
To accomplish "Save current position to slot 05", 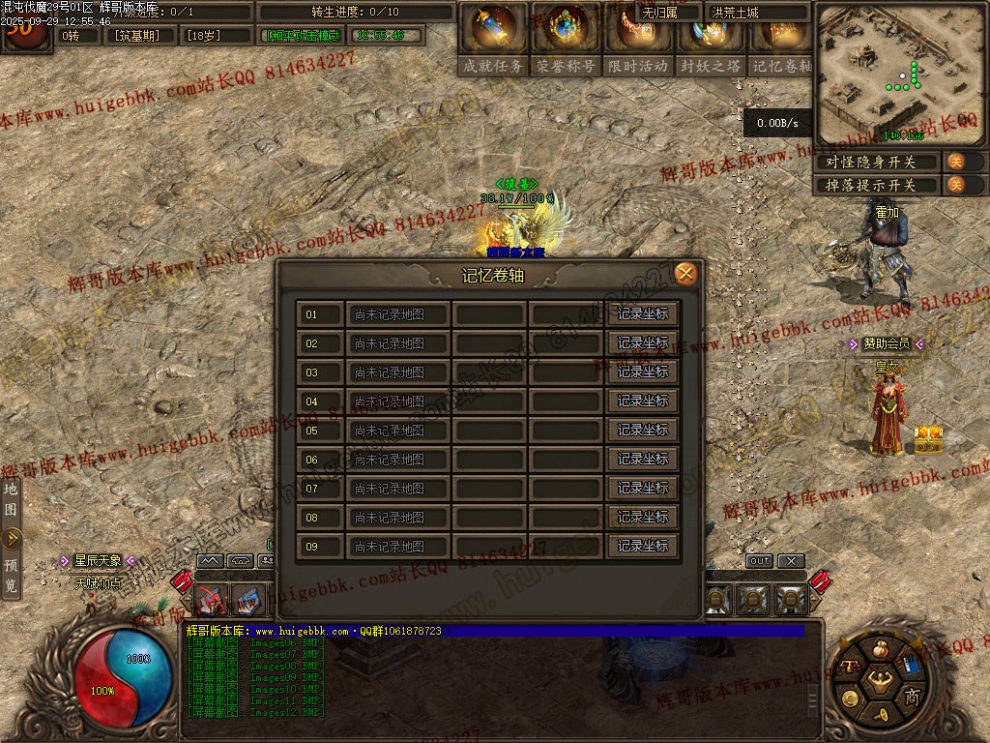I will pyautogui.click(x=642, y=430).
